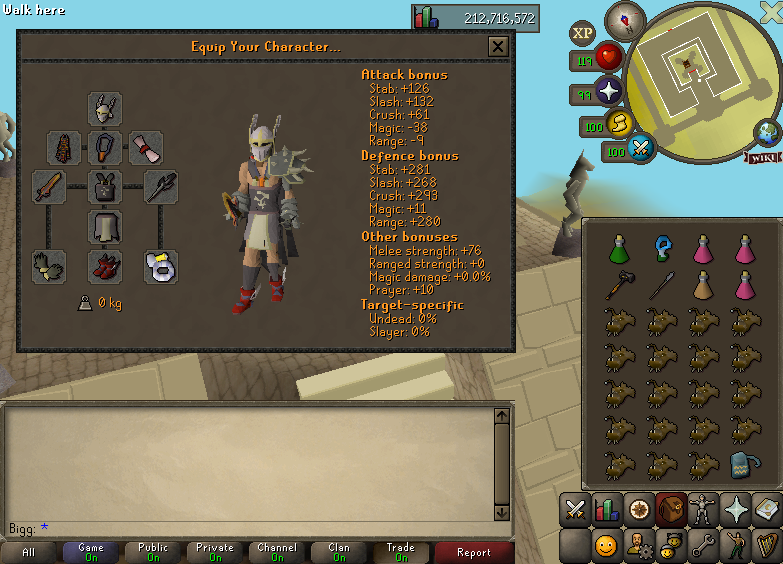Open the Wiki lookup button
Screen dimensions: 783x564
(762, 157)
